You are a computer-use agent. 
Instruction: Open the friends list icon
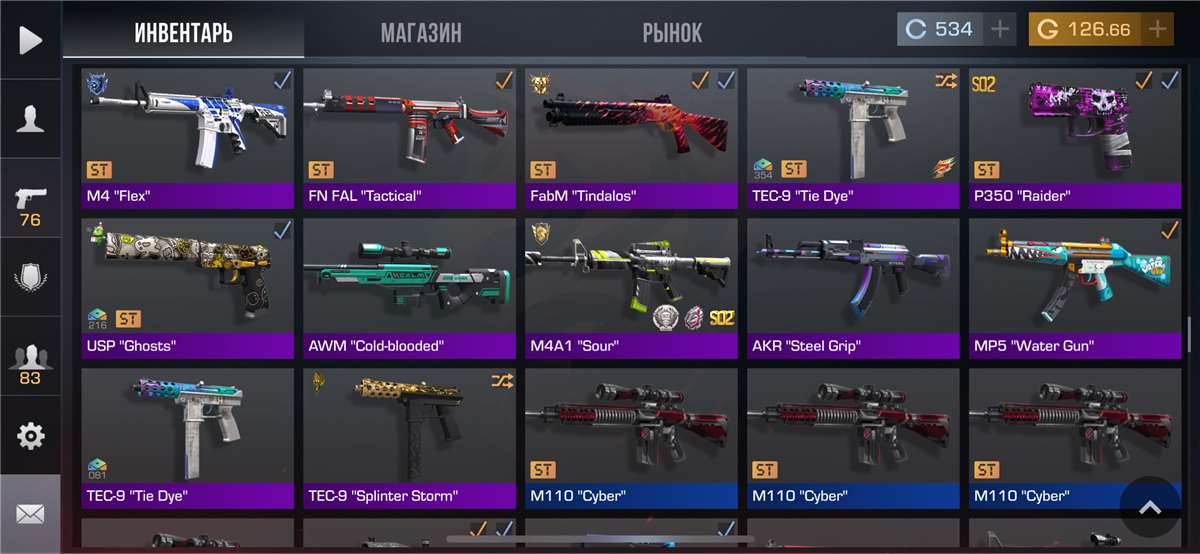pos(30,362)
